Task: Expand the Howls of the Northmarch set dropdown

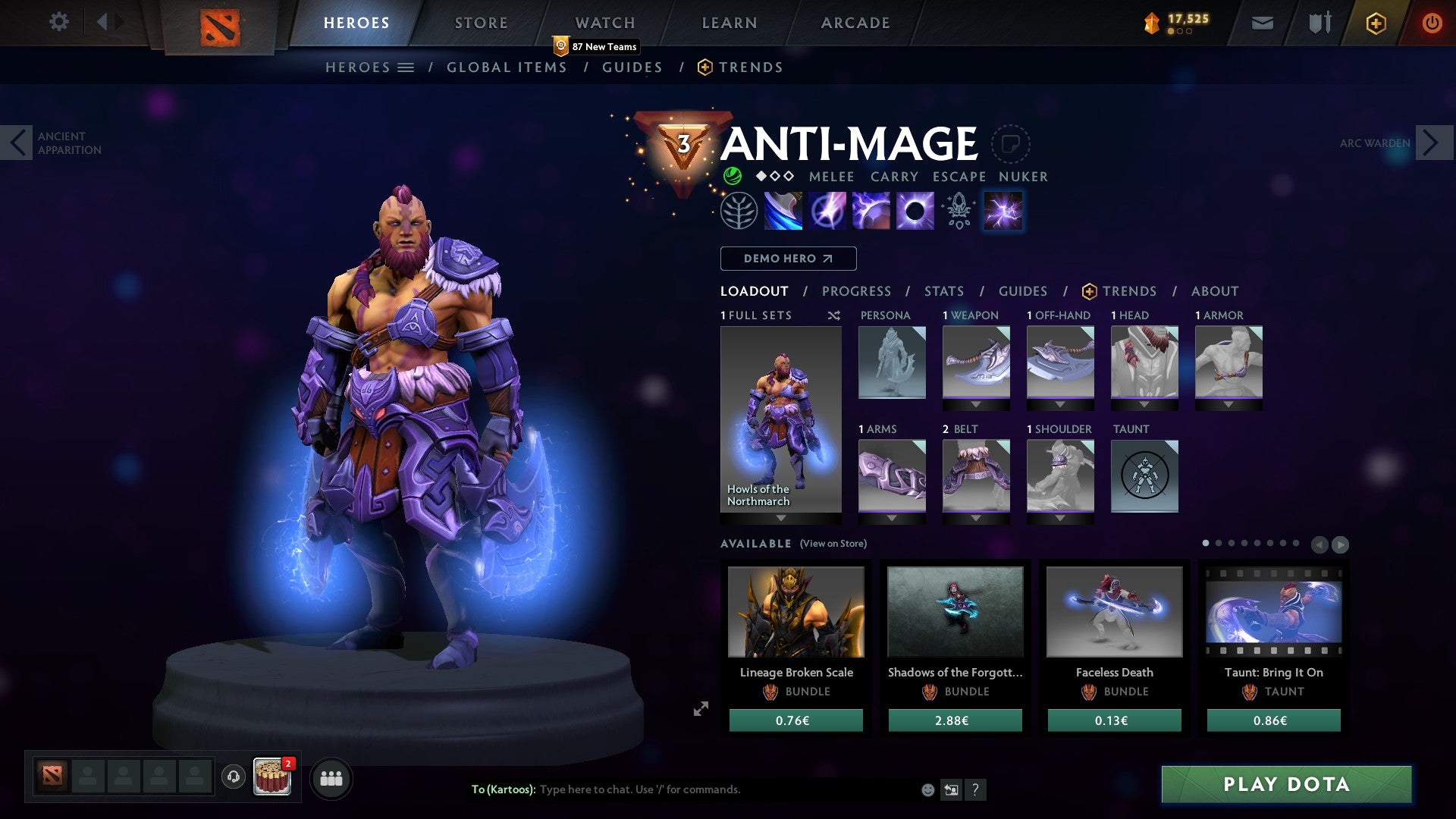Action: click(781, 516)
